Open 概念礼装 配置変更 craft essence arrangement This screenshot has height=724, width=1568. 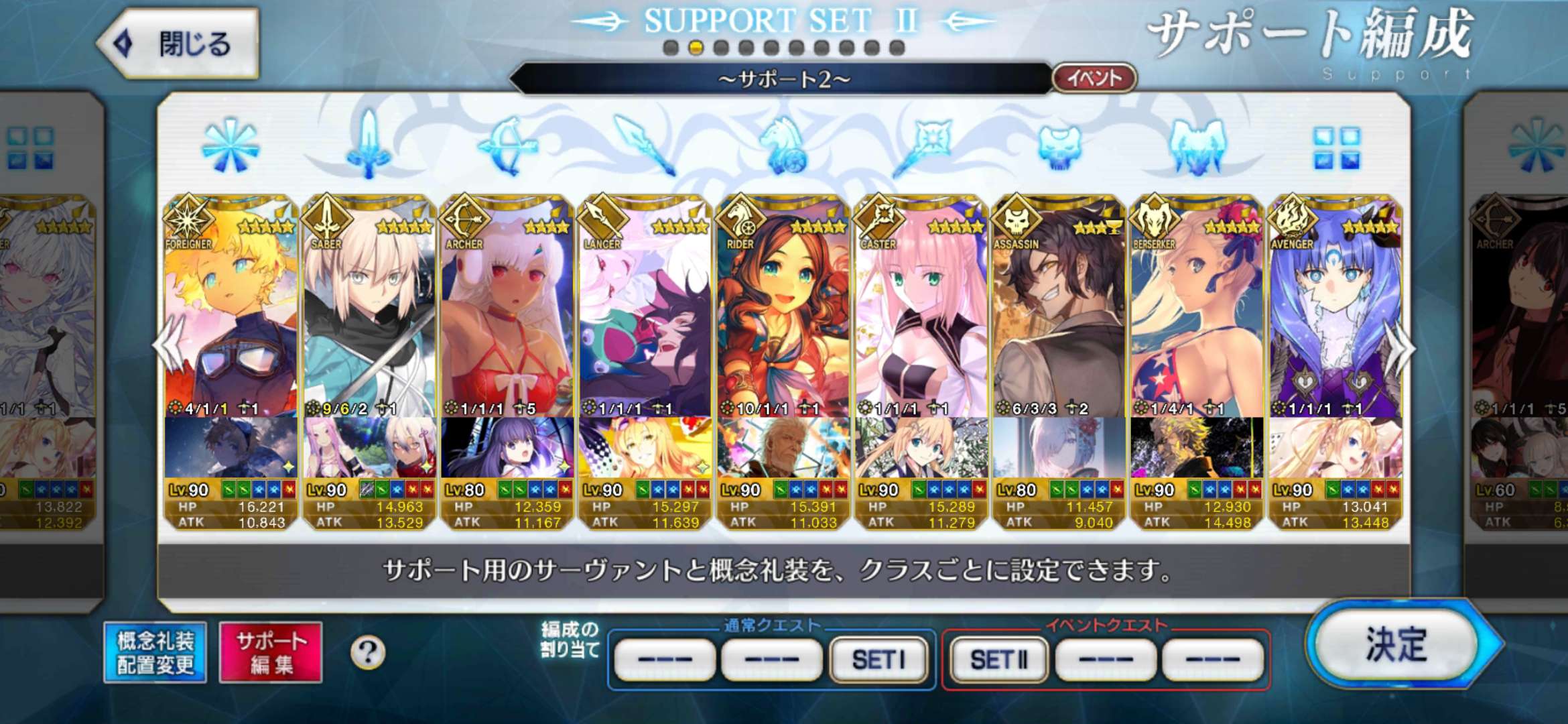pyautogui.click(x=155, y=652)
